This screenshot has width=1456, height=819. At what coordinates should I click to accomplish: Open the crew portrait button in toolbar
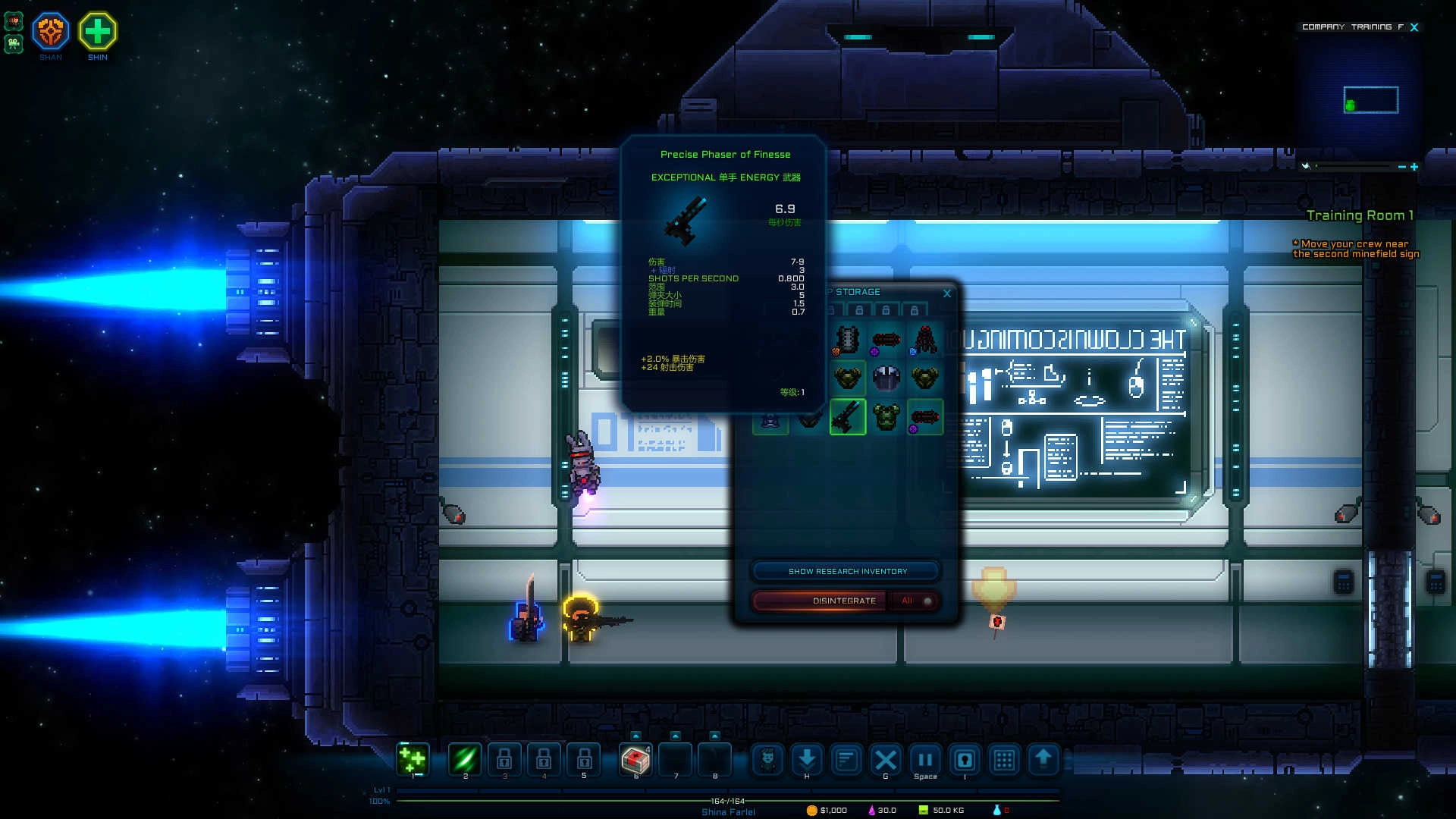point(767,758)
